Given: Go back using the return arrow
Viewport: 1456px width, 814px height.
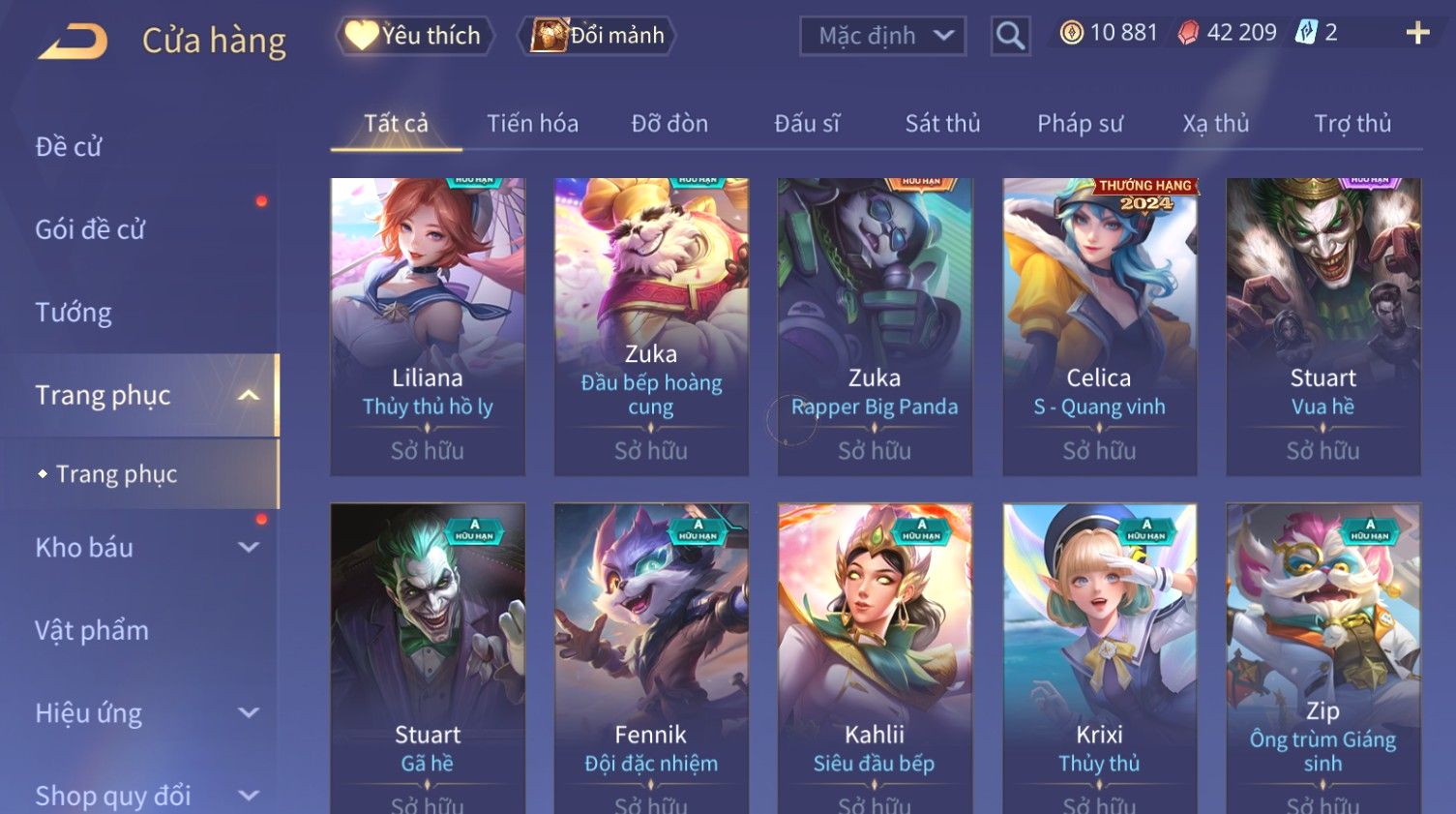Looking at the screenshot, I should [x=73, y=41].
